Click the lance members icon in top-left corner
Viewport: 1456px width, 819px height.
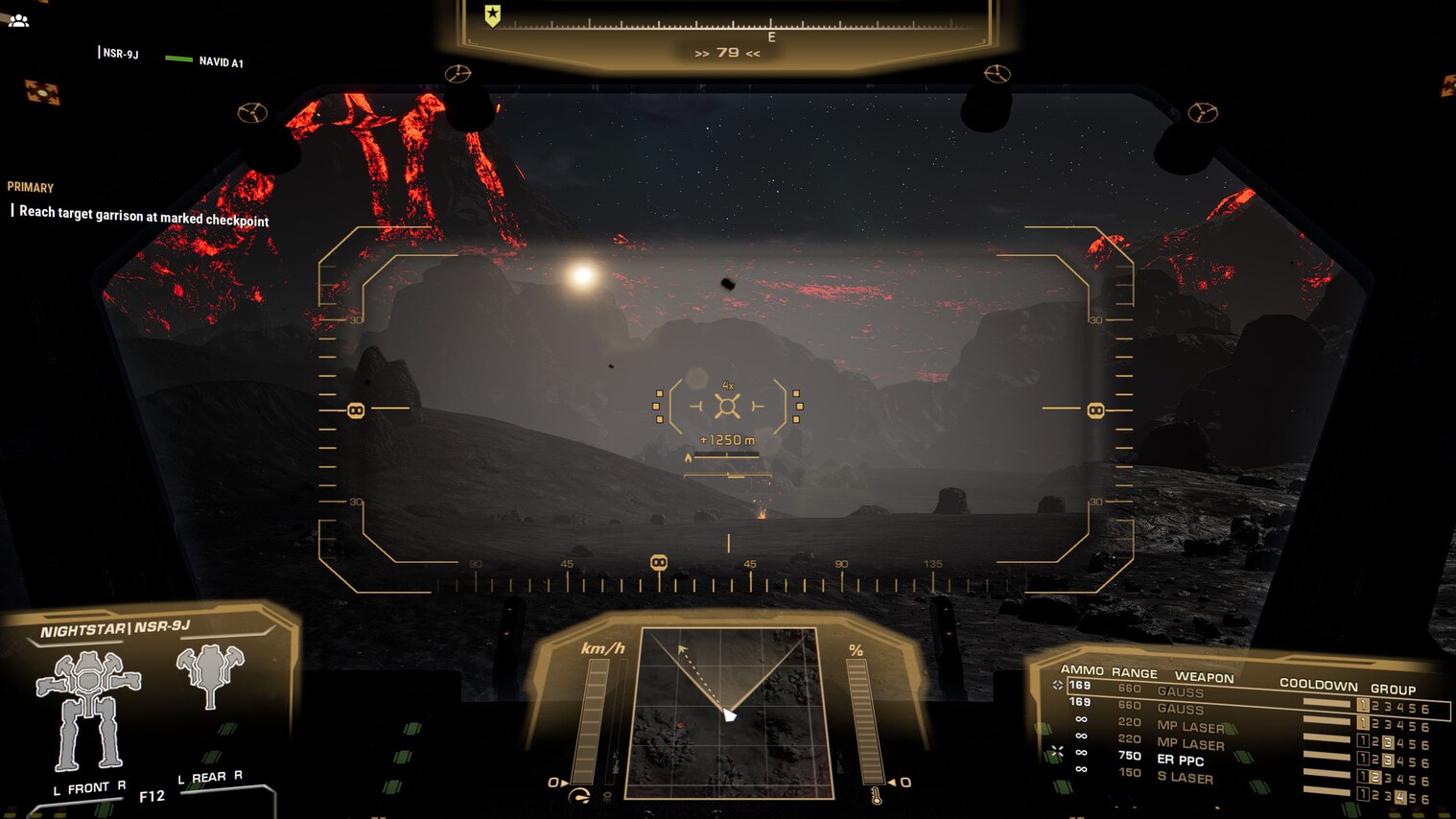pos(18,19)
